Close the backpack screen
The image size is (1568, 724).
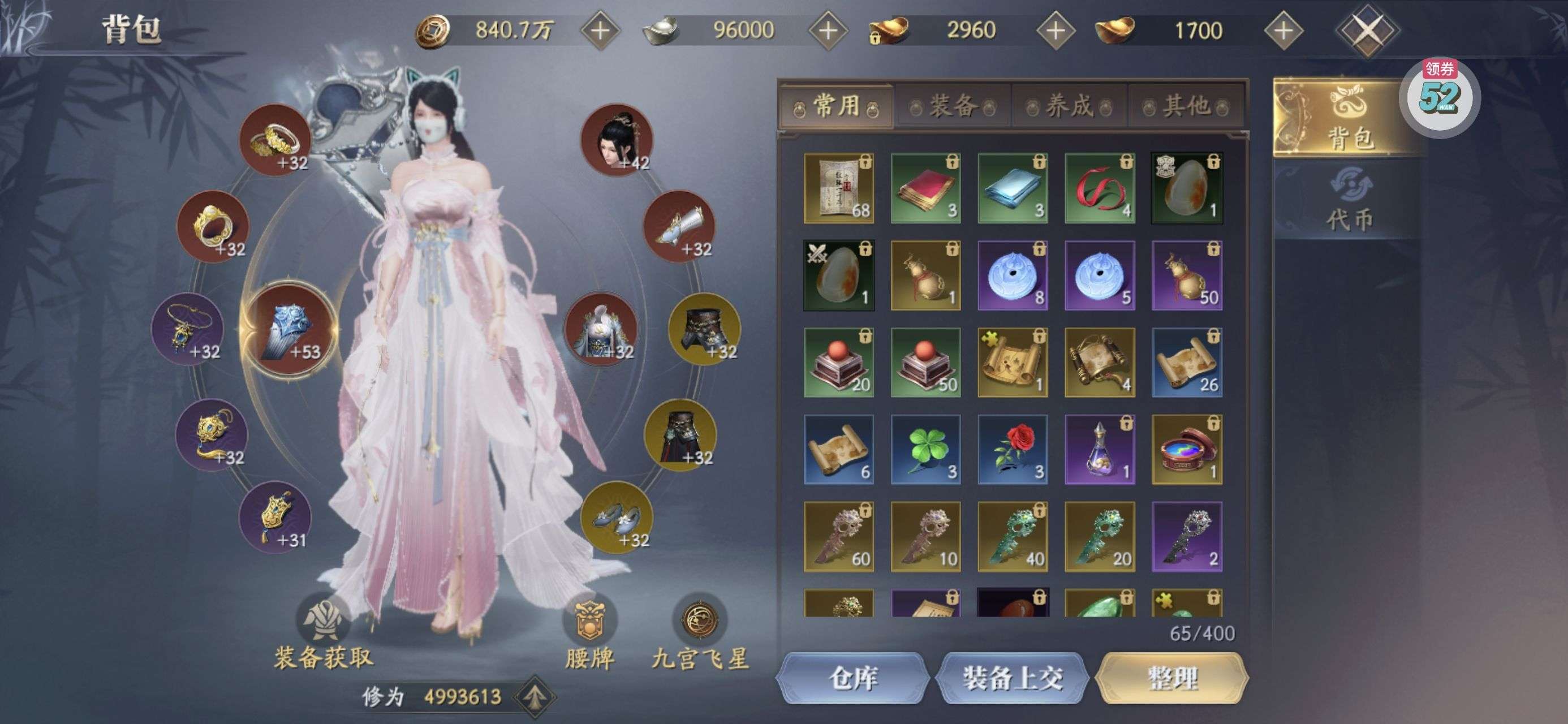(x=1367, y=31)
